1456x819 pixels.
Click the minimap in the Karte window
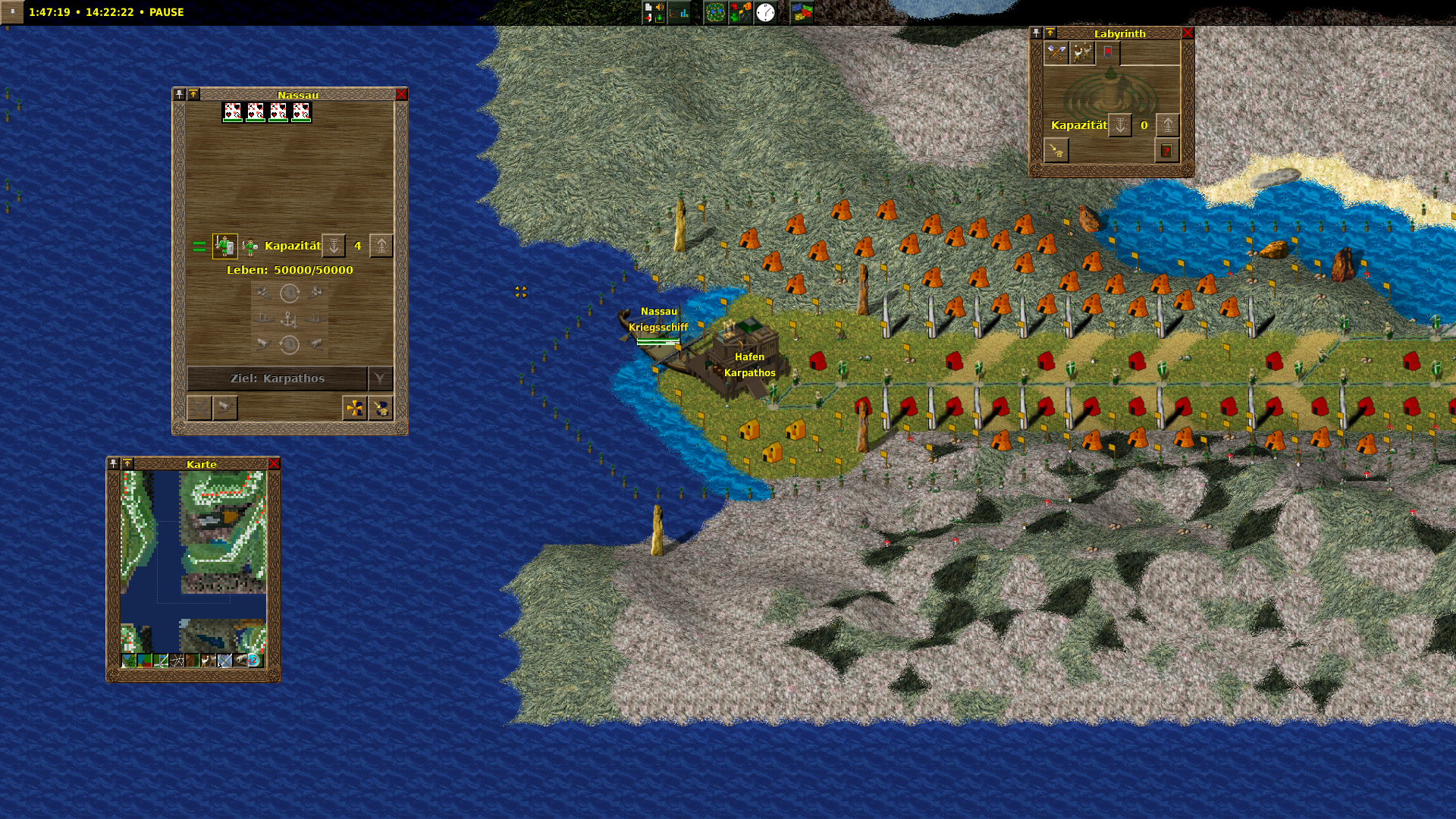pos(193,561)
